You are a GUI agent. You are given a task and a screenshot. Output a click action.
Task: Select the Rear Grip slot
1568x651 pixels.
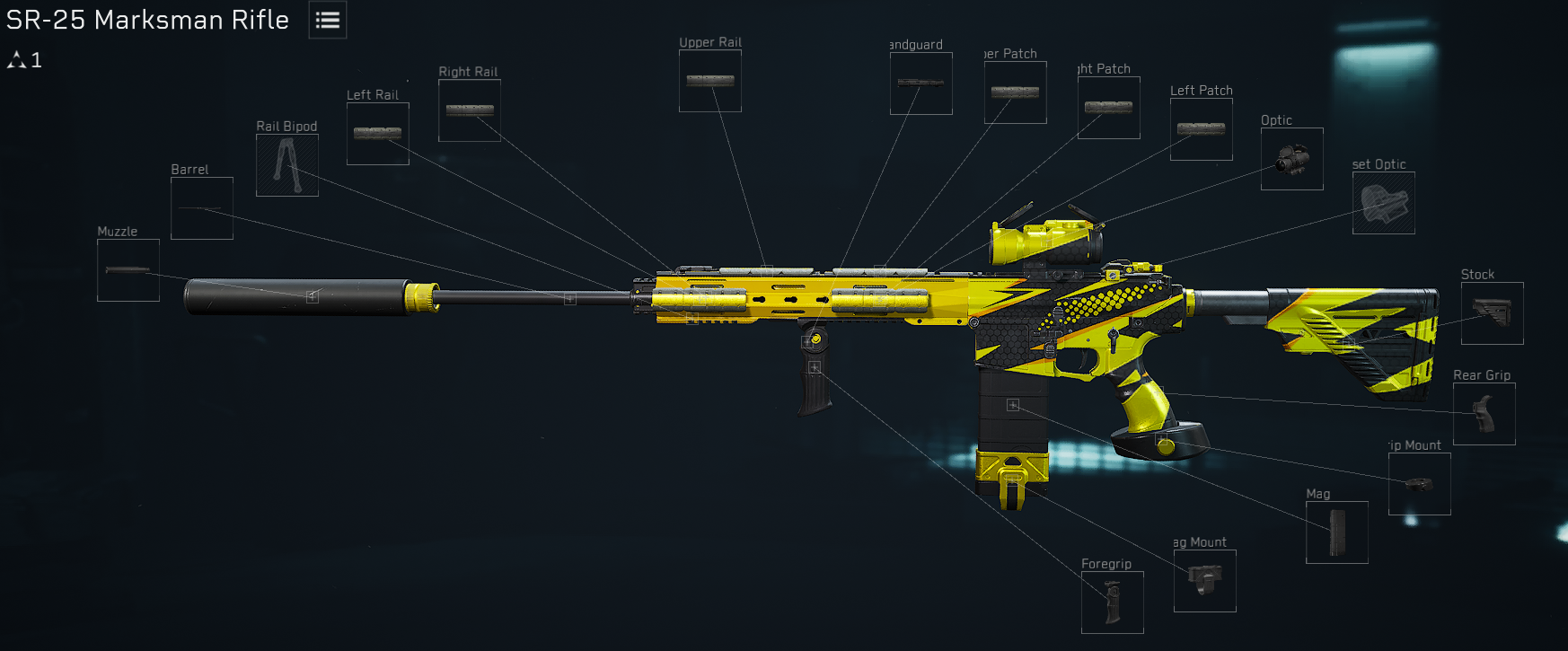(x=1484, y=414)
